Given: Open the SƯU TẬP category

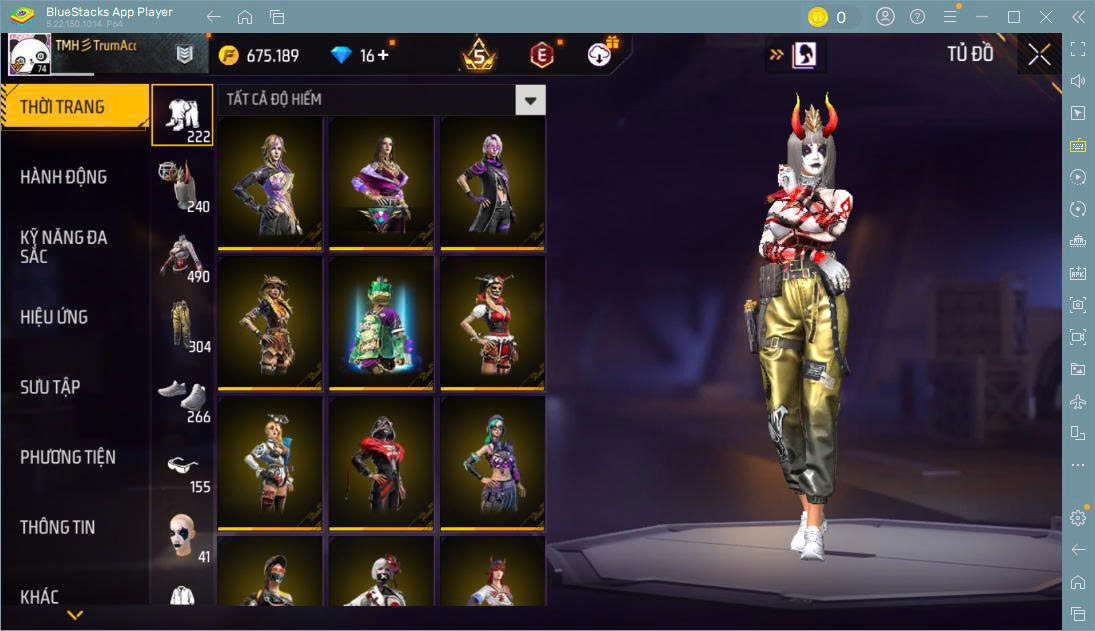Looking at the screenshot, I should click(x=50, y=387).
